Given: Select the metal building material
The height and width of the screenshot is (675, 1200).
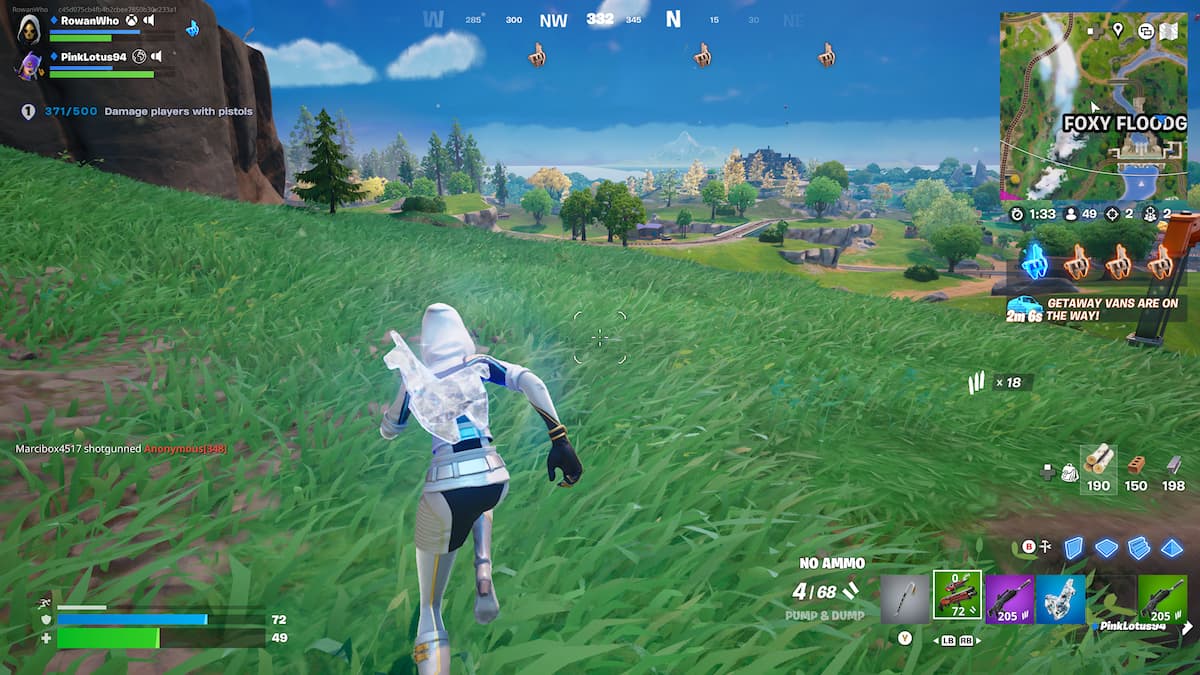Looking at the screenshot, I should pyautogui.click(x=1174, y=467).
